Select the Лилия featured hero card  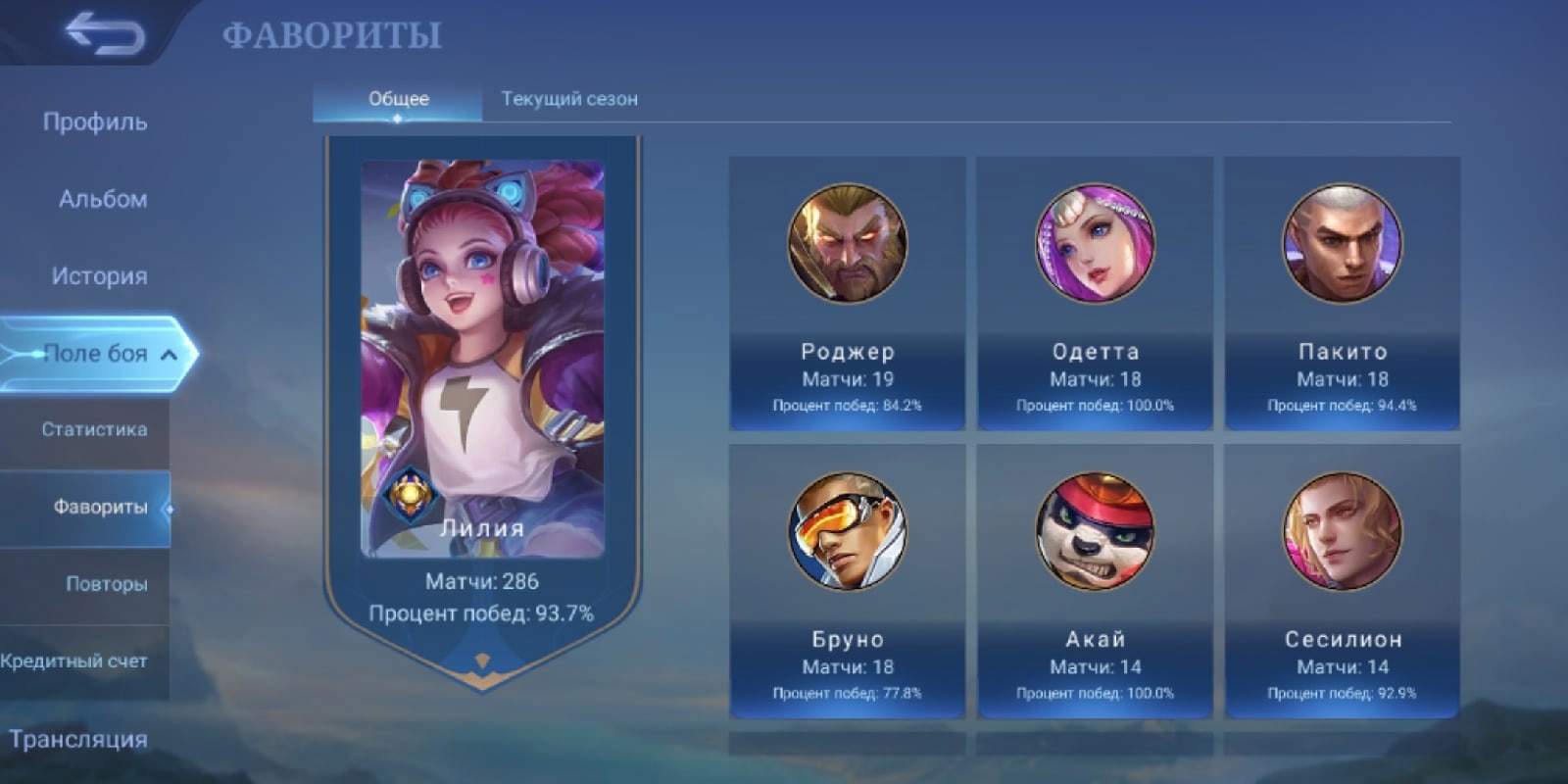pos(482,392)
